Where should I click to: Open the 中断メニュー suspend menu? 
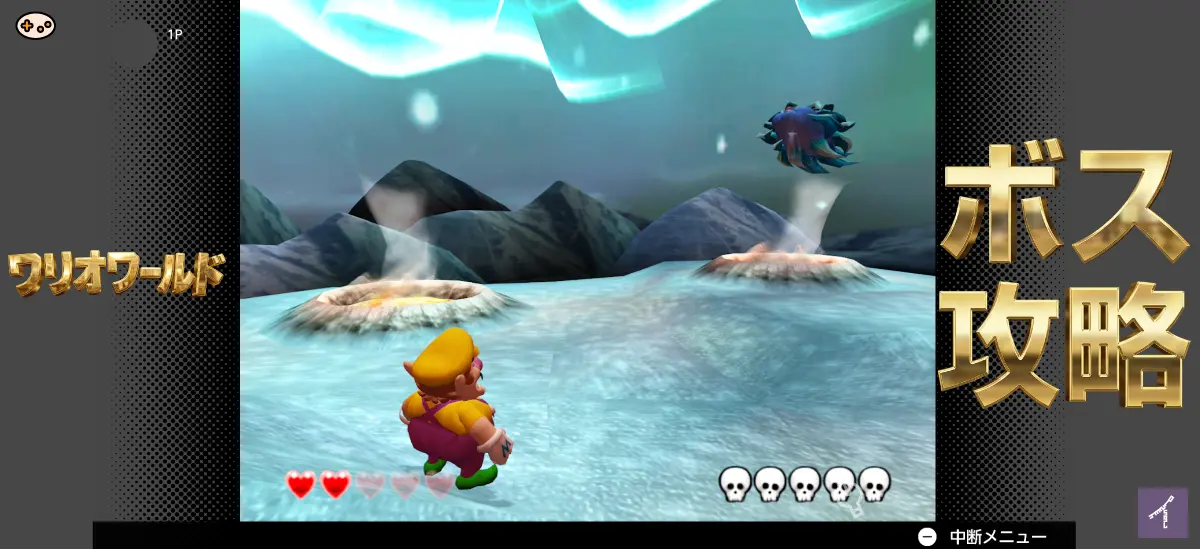(984, 537)
